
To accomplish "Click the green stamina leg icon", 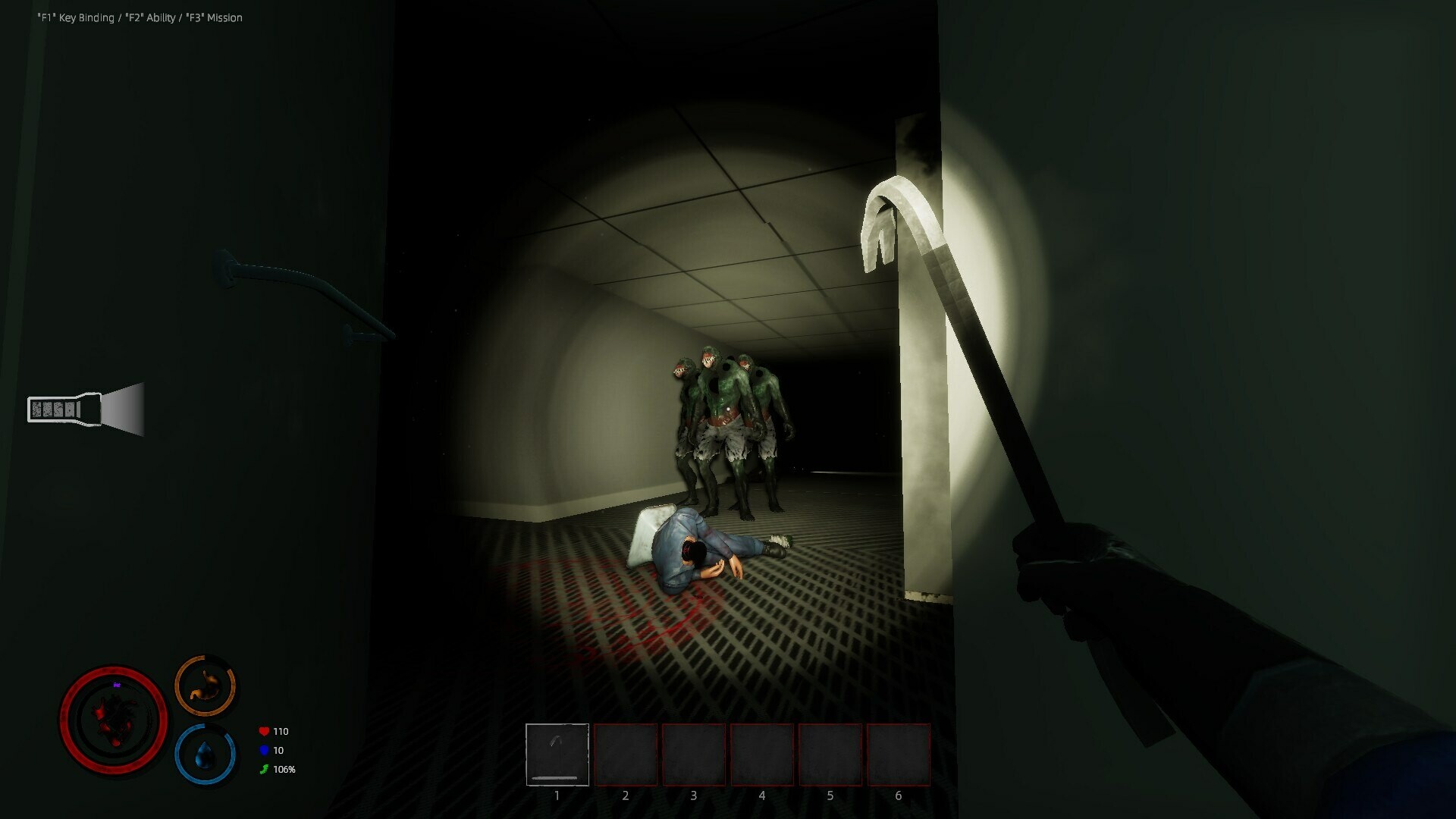I will (263, 768).
